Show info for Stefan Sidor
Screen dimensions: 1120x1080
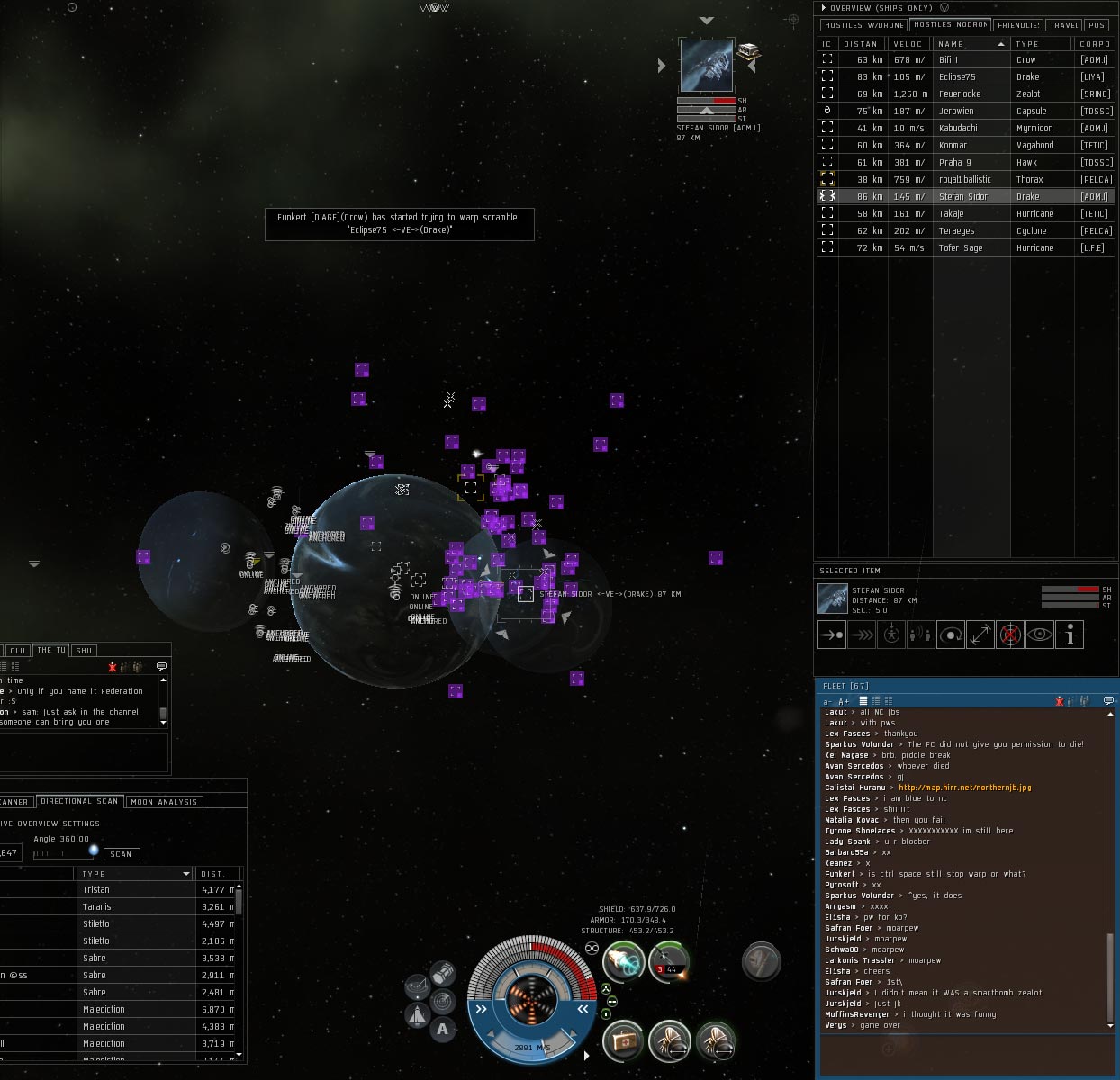pos(1070,635)
